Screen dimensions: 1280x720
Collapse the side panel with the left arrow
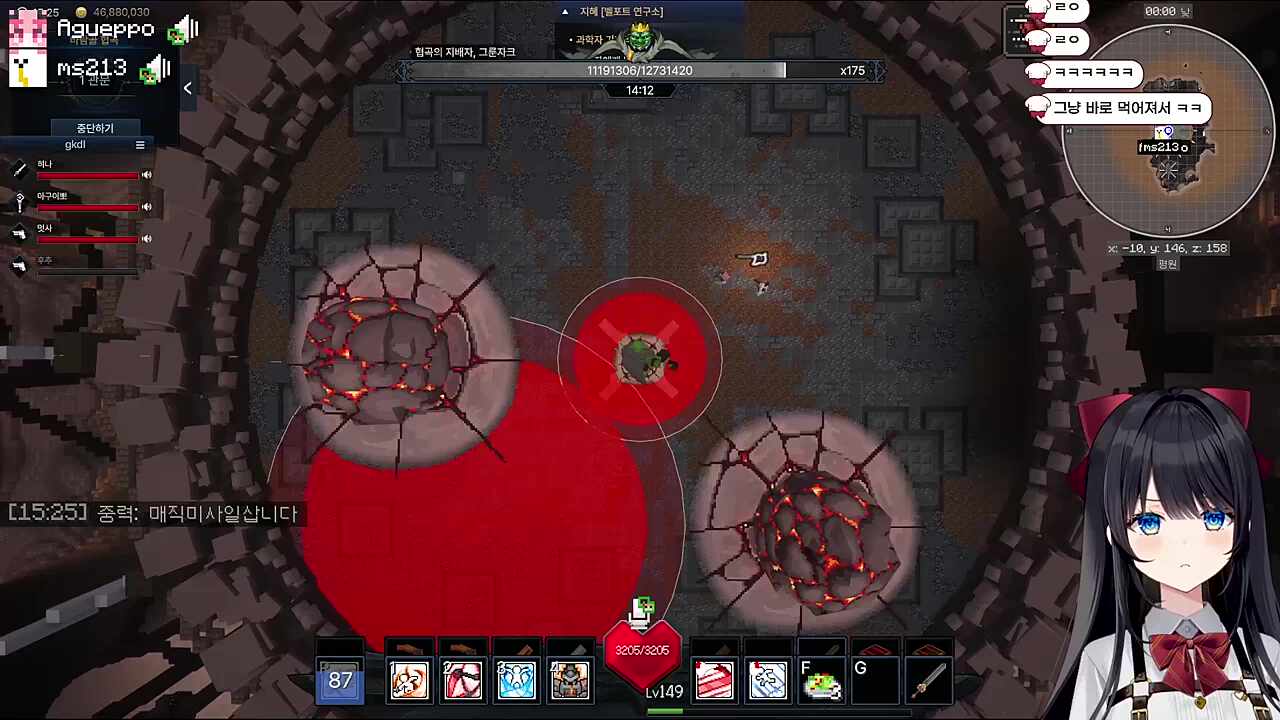[x=187, y=88]
